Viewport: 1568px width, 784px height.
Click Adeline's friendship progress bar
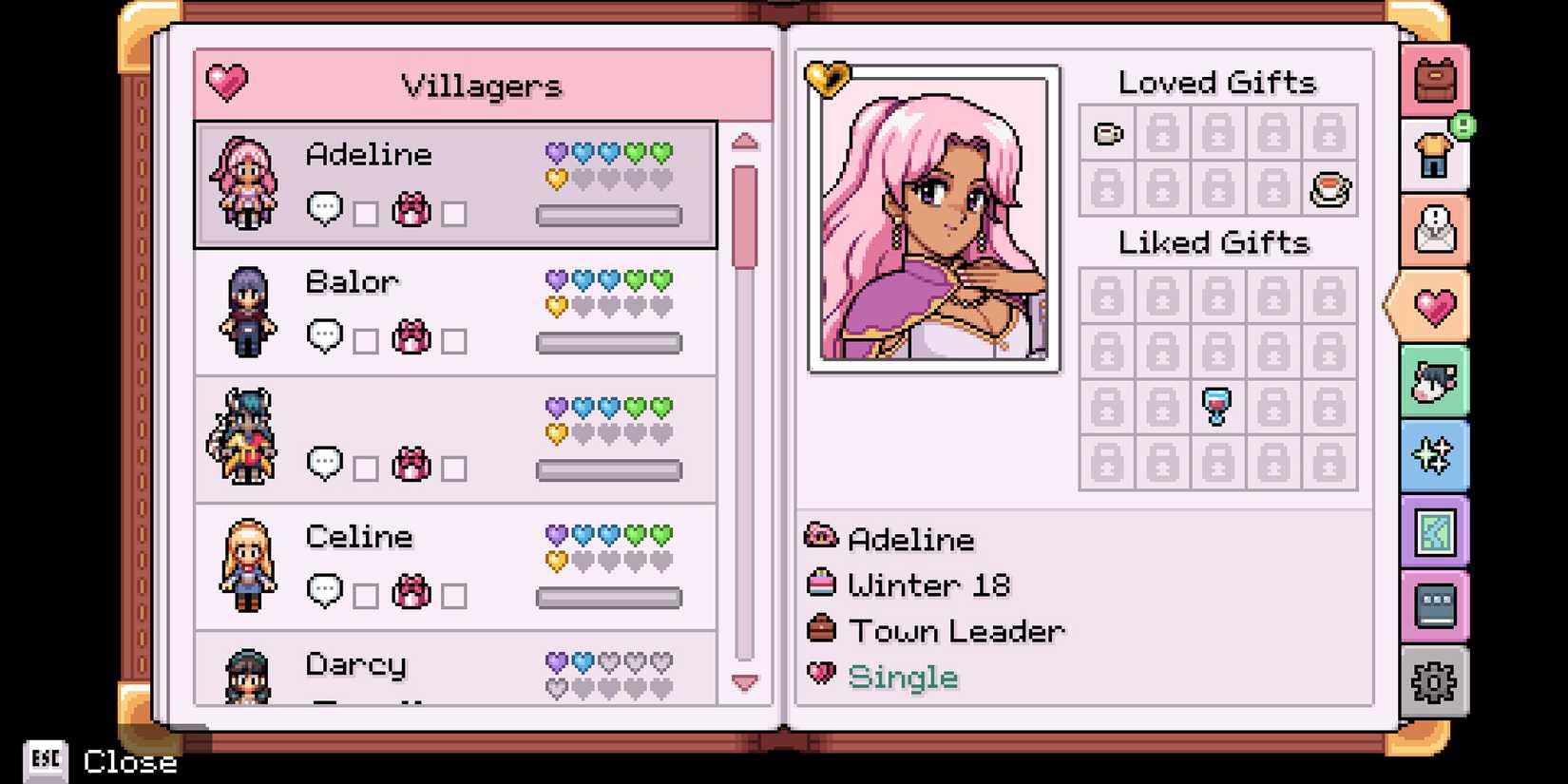[x=609, y=215]
